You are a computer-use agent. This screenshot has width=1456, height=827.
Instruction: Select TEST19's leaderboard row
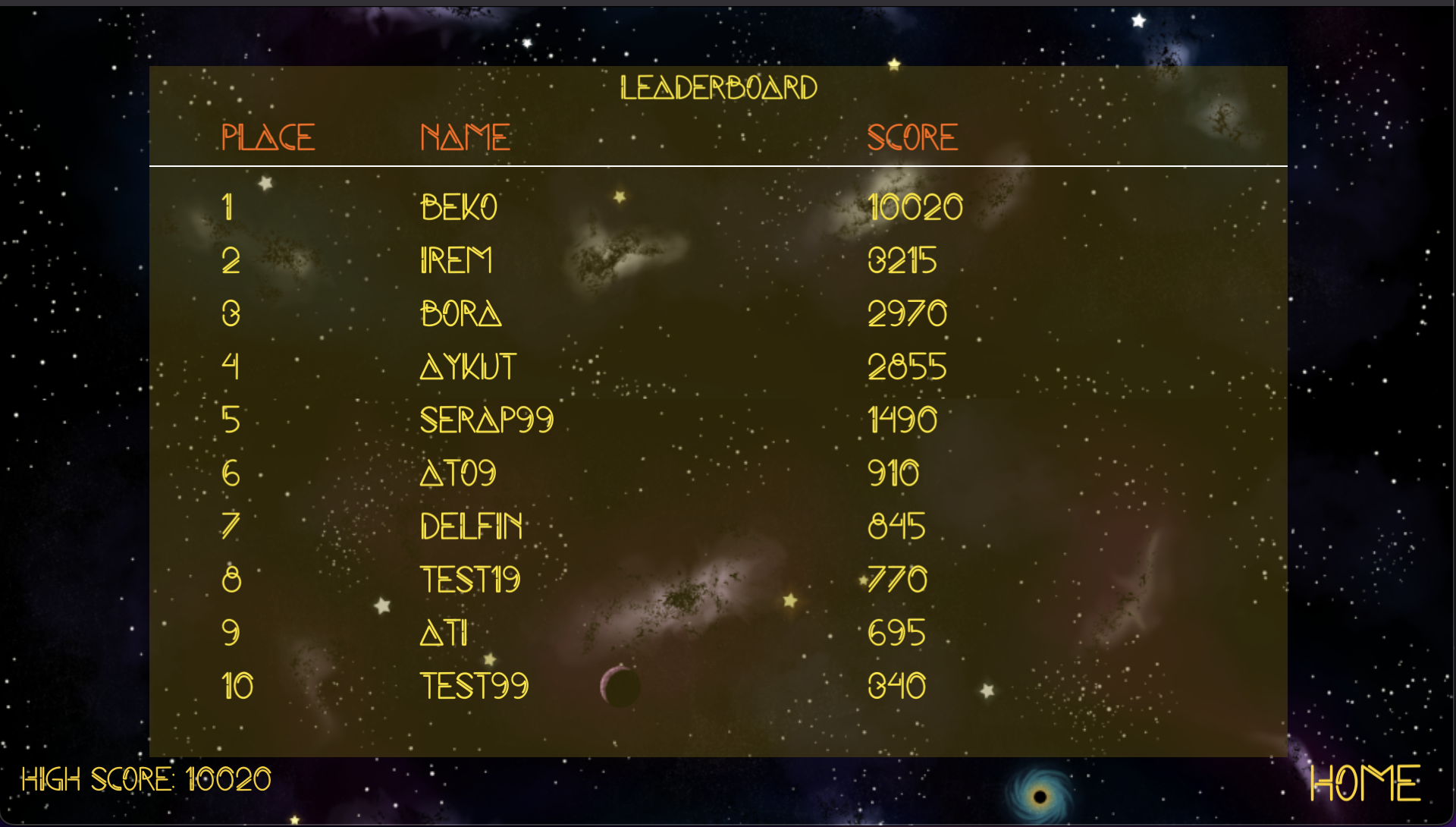(471, 579)
